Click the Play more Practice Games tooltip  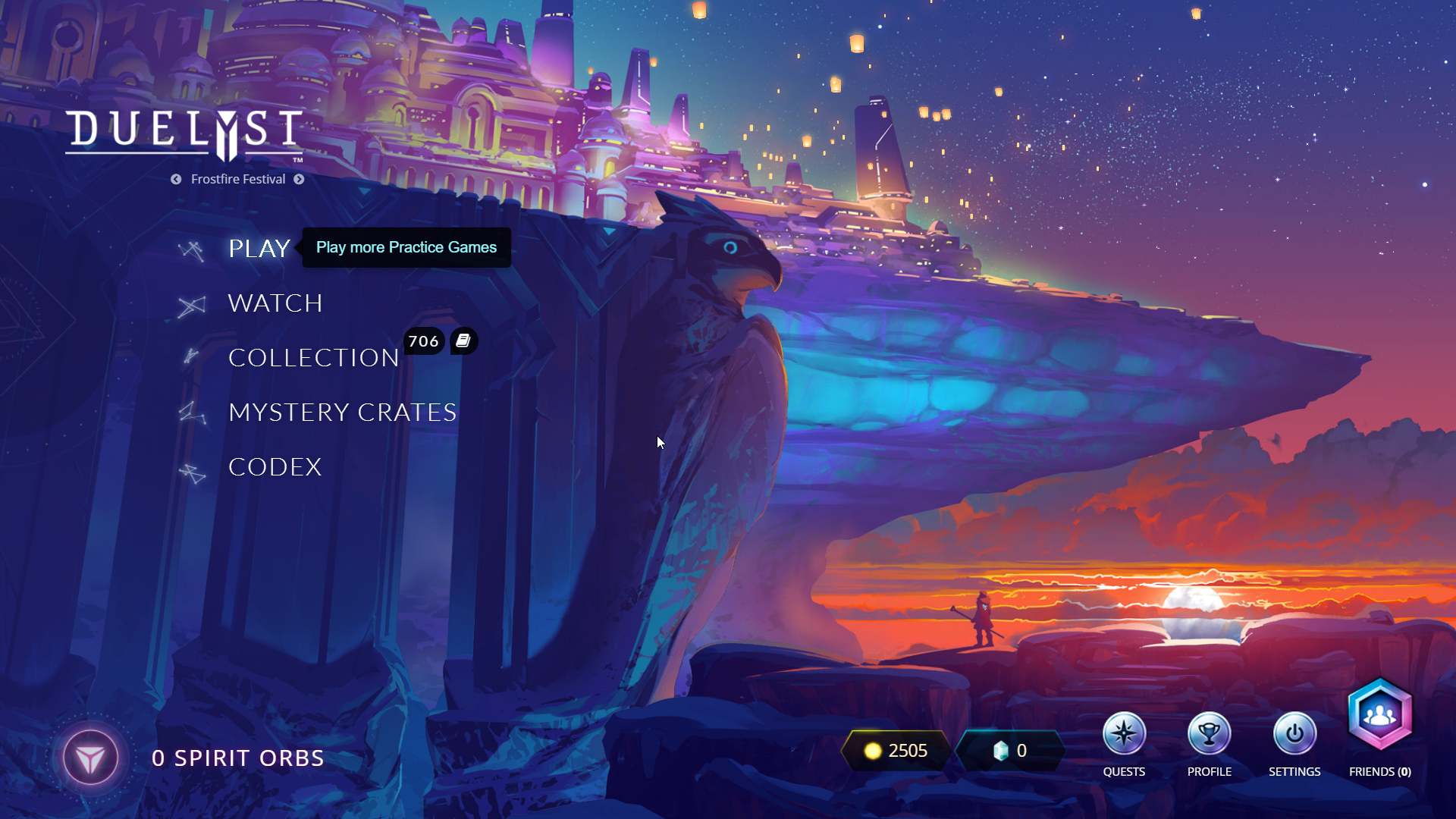pyautogui.click(x=406, y=247)
